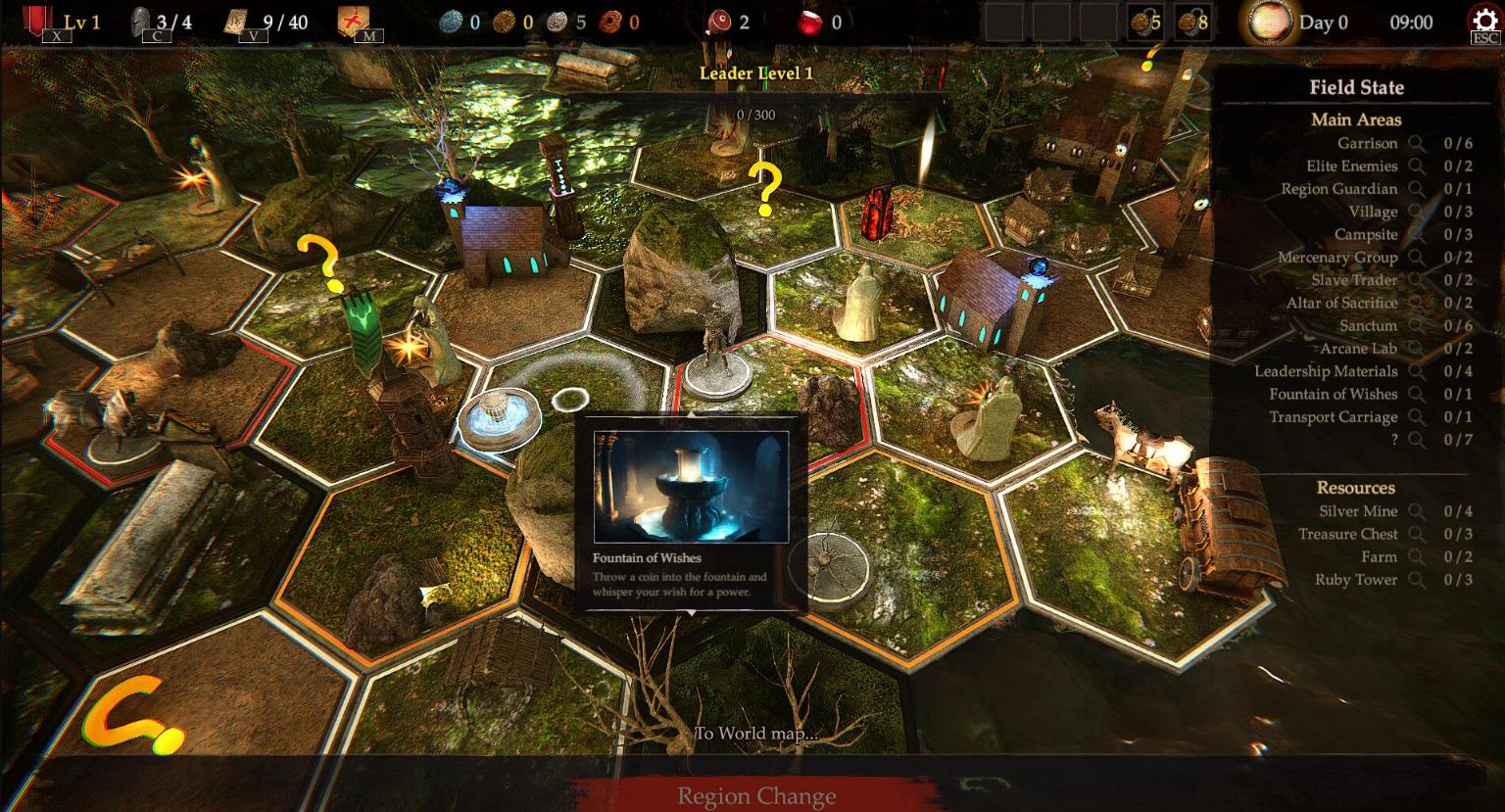The image size is (1505, 812).
Task: Click the Region Change button
Action: (755, 795)
